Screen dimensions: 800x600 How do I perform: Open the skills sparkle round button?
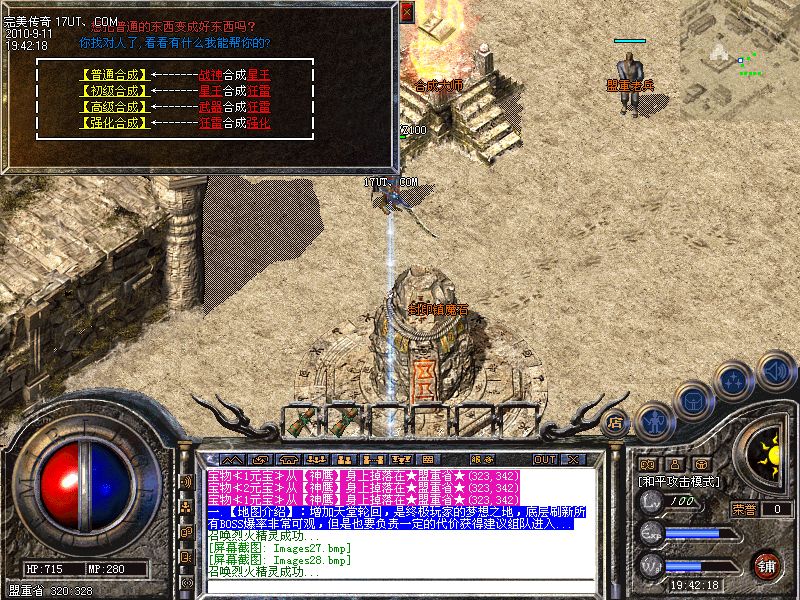click(735, 380)
